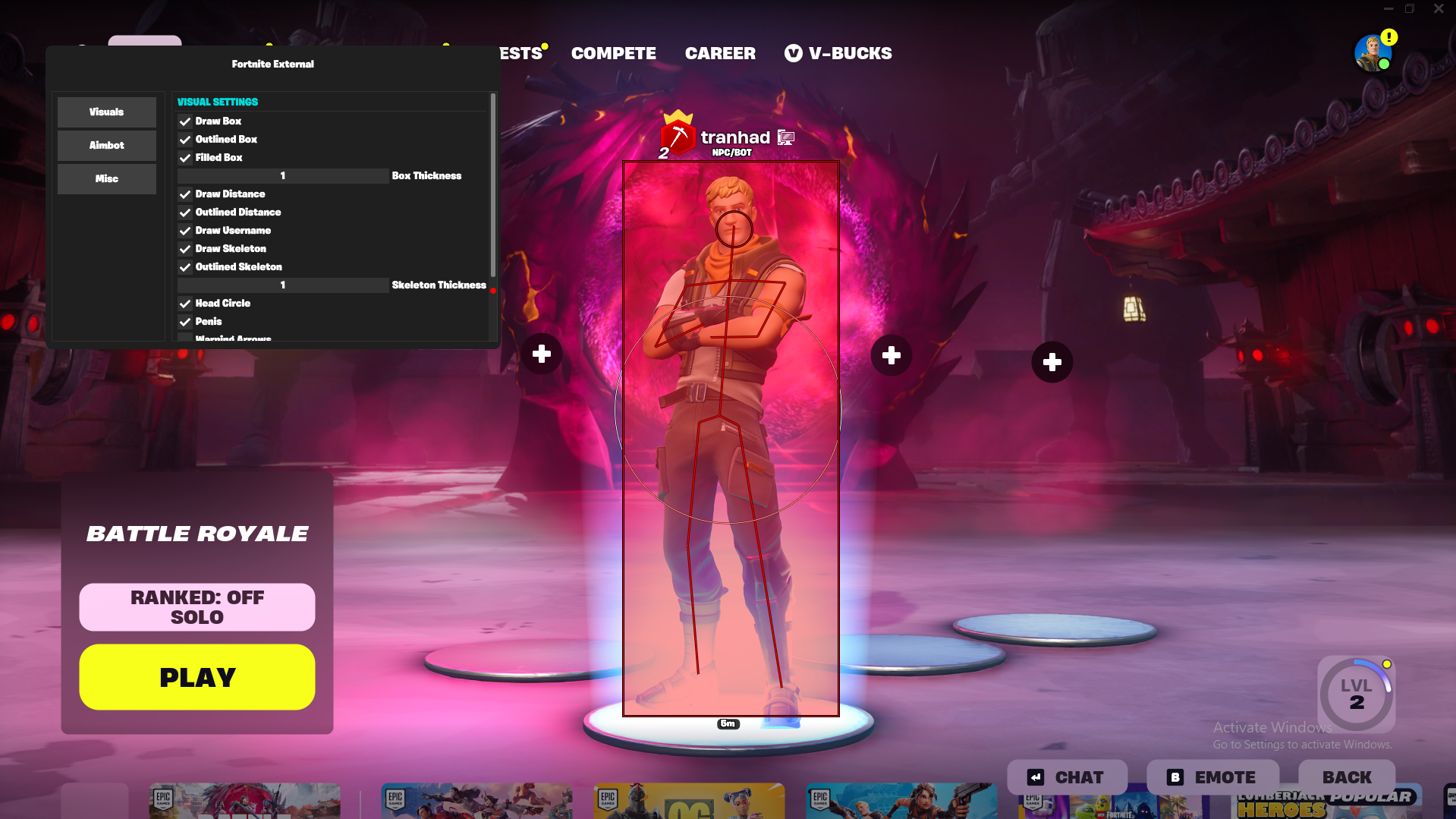Disable the Filled Box checkbox
Image resolution: width=1456 pixels, height=819 pixels.
pyautogui.click(x=185, y=157)
